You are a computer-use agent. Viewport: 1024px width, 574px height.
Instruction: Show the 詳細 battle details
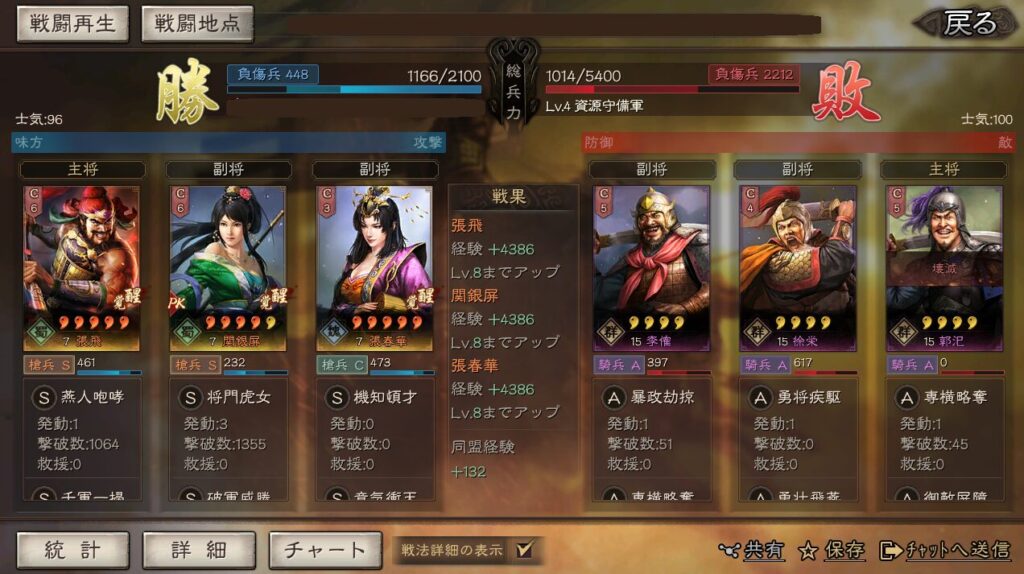(199, 549)
